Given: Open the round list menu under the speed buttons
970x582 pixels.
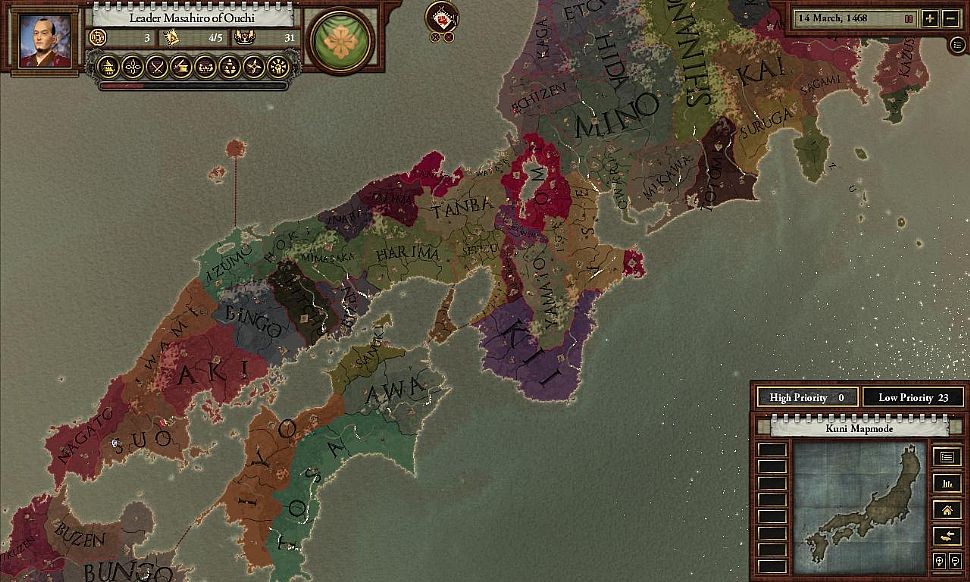Looking at the screenshot, I should tap(960, 45).
